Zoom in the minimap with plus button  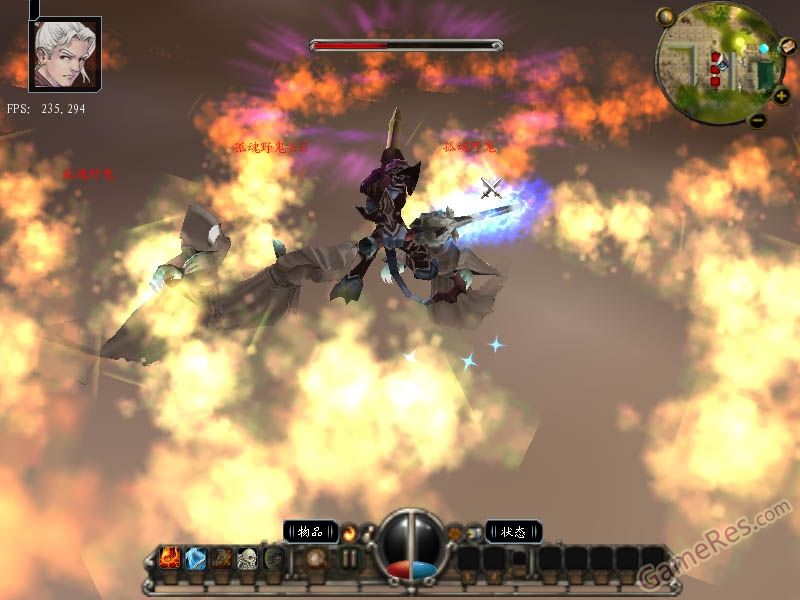781,96
